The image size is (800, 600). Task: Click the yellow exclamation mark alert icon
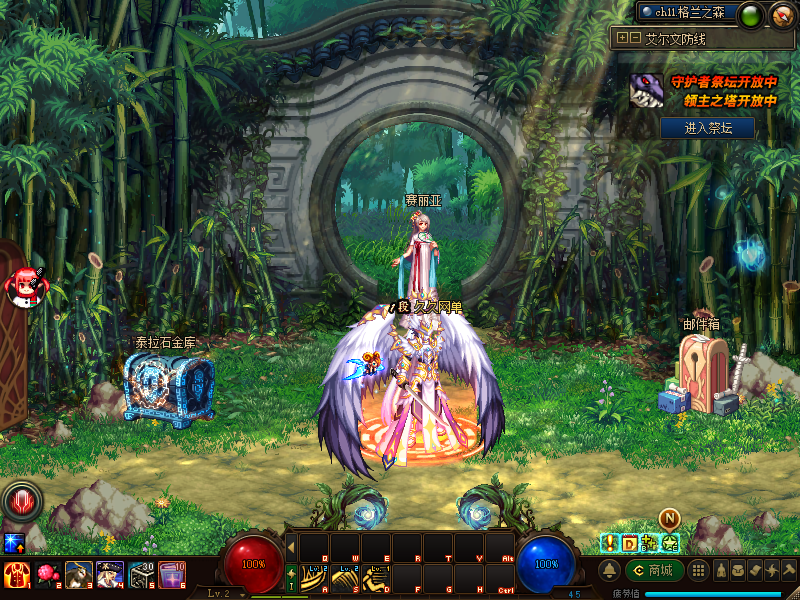click(608, 543)
